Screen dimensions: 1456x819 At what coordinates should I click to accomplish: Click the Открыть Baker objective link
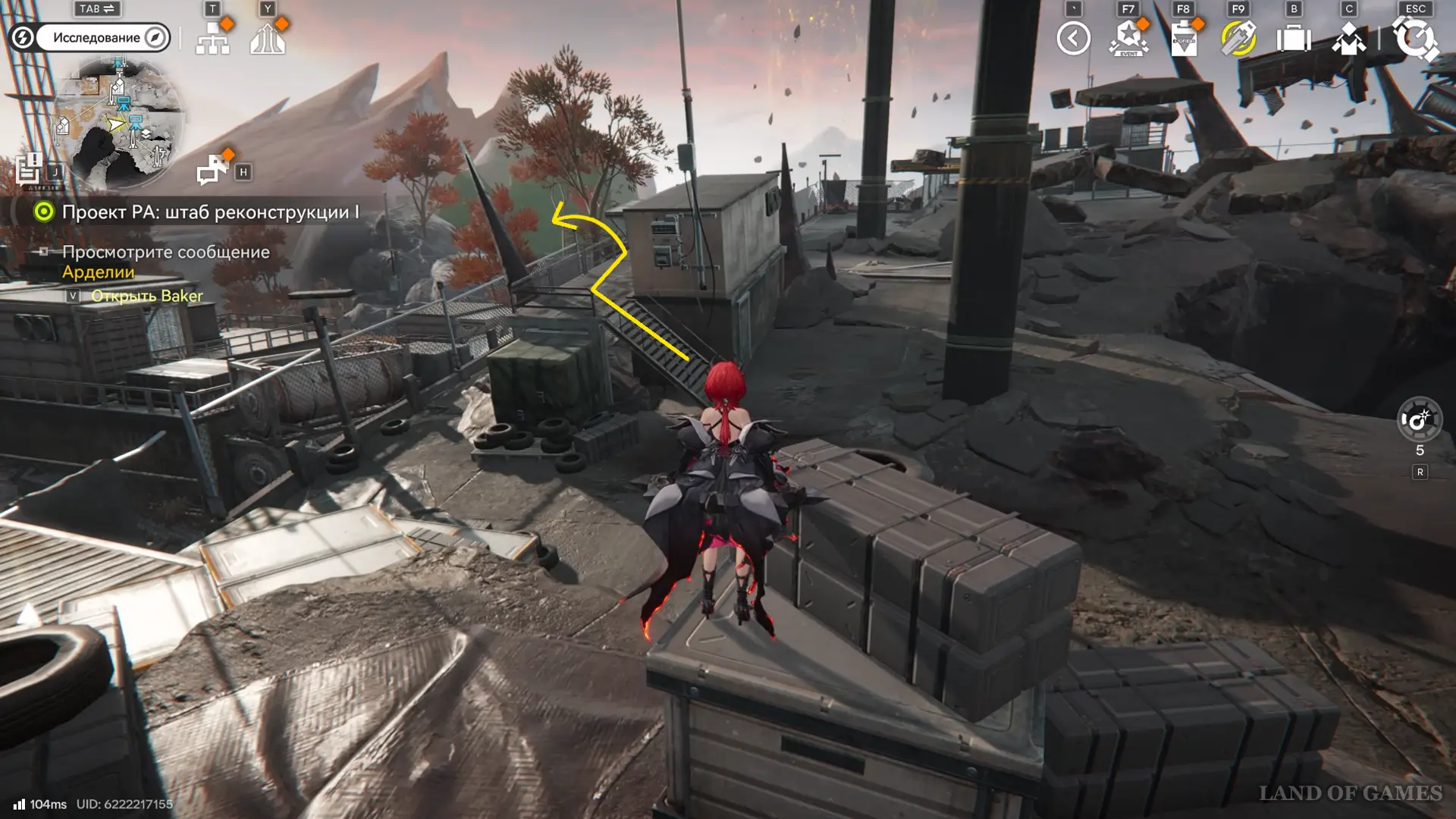[x=146, y=296]
